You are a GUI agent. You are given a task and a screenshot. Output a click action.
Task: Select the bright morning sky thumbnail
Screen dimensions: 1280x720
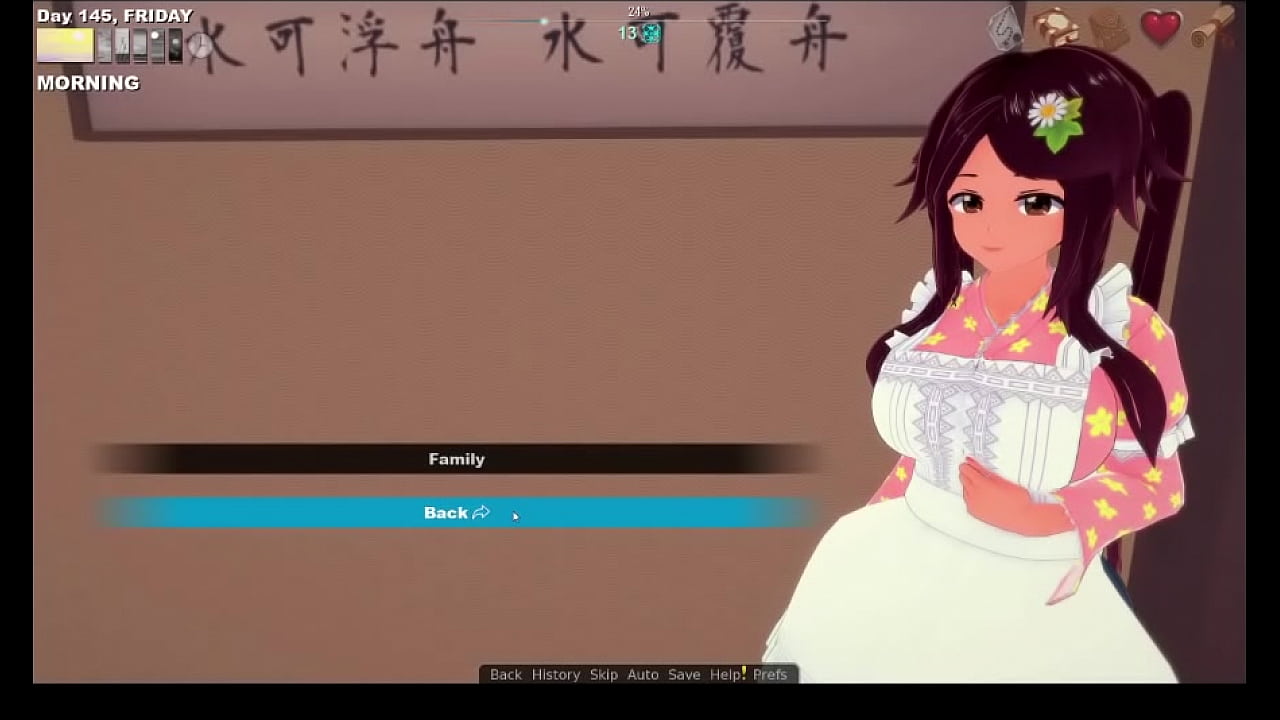point(65,45)
